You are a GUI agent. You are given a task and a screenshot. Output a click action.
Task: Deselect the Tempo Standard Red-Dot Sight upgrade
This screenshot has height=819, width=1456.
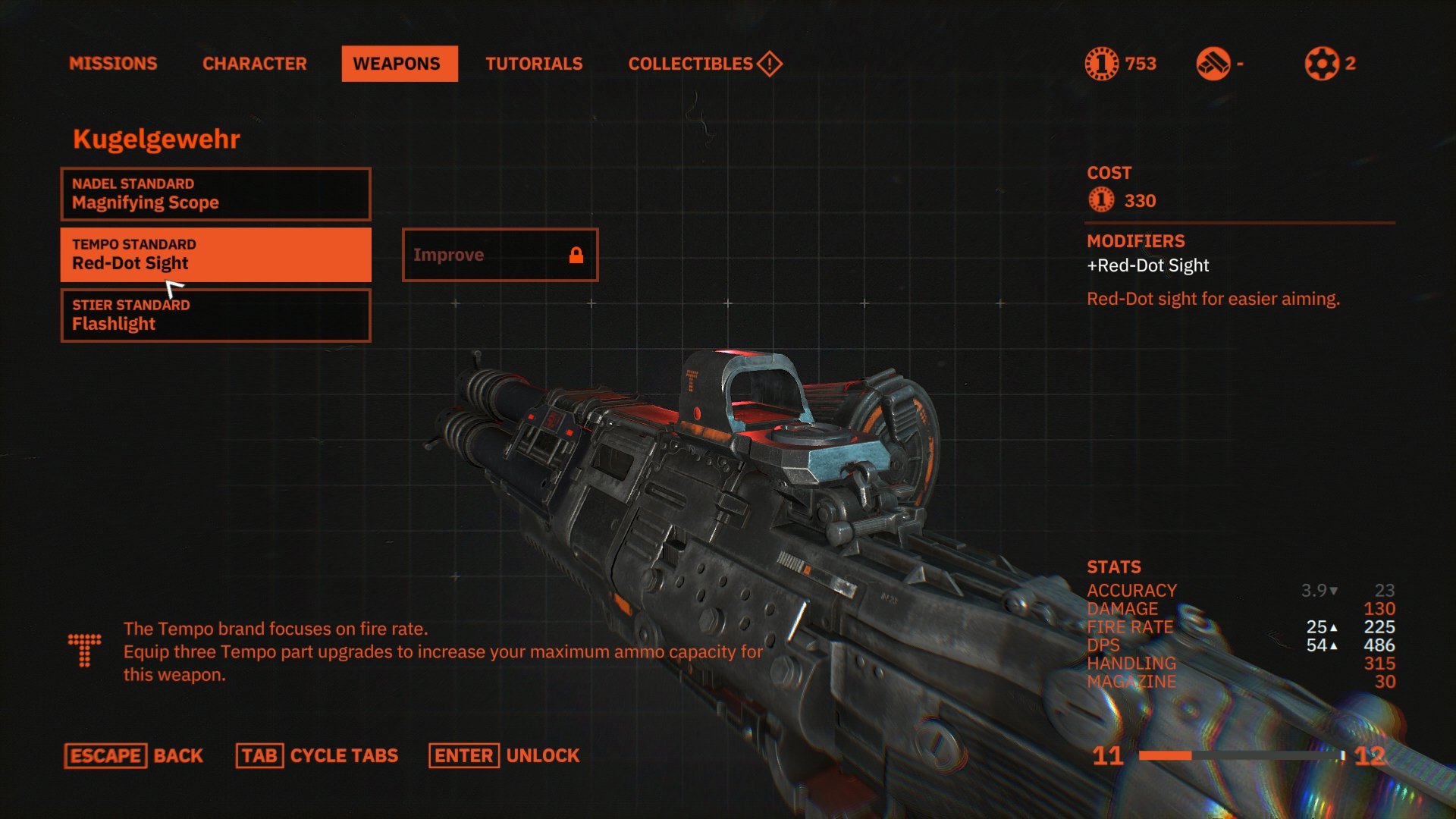[x=215, y=255]
